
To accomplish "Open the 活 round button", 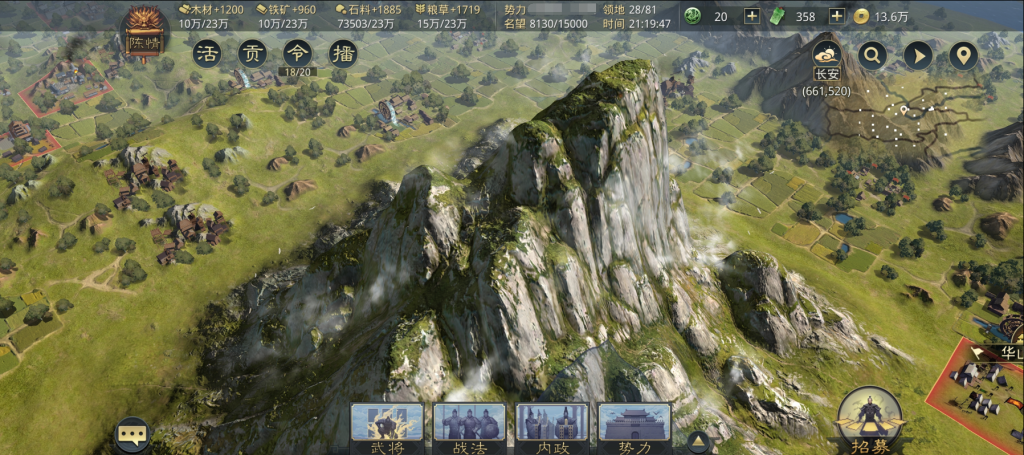I will (x=207, y=53).
